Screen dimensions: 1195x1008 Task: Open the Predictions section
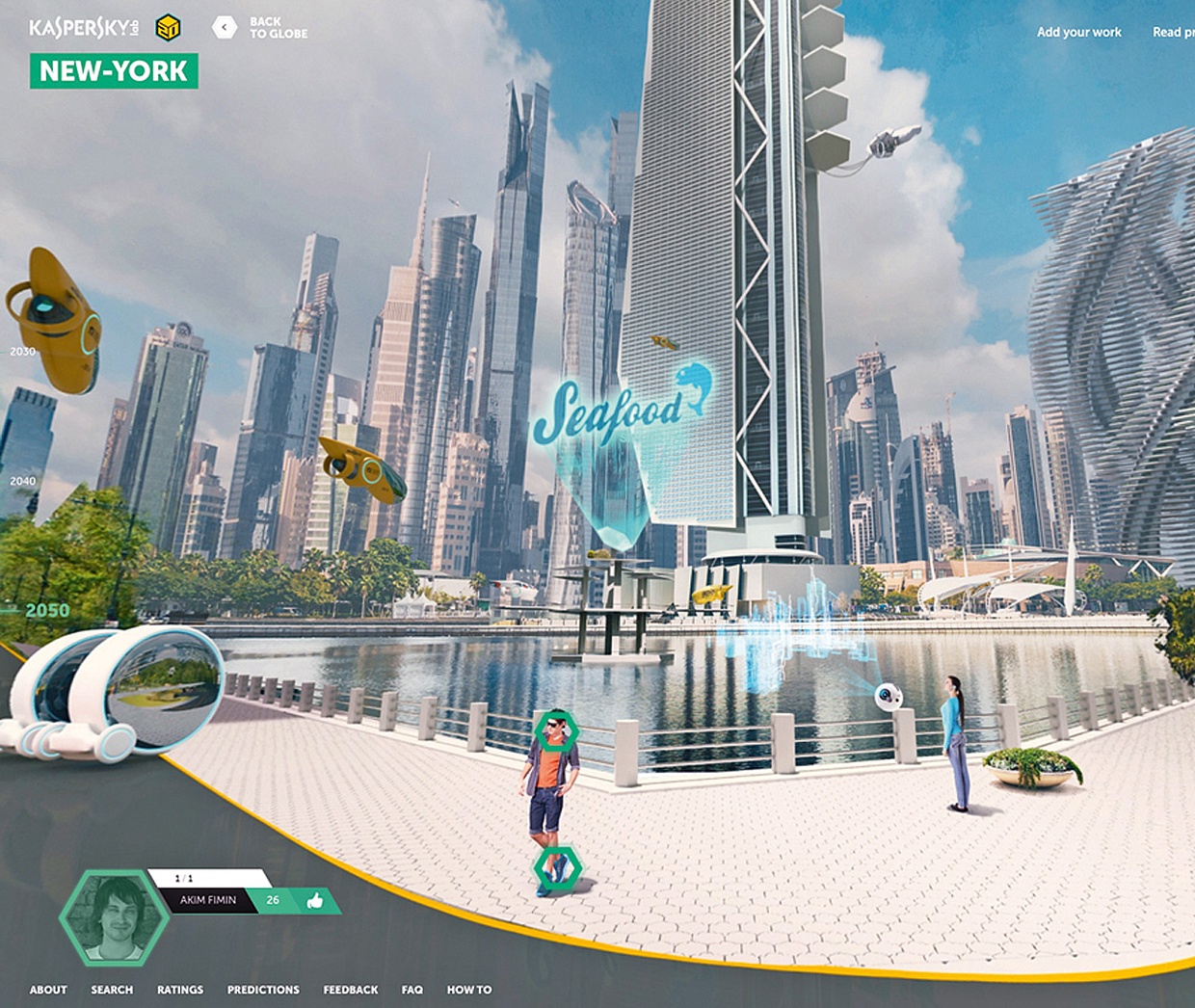263,990
